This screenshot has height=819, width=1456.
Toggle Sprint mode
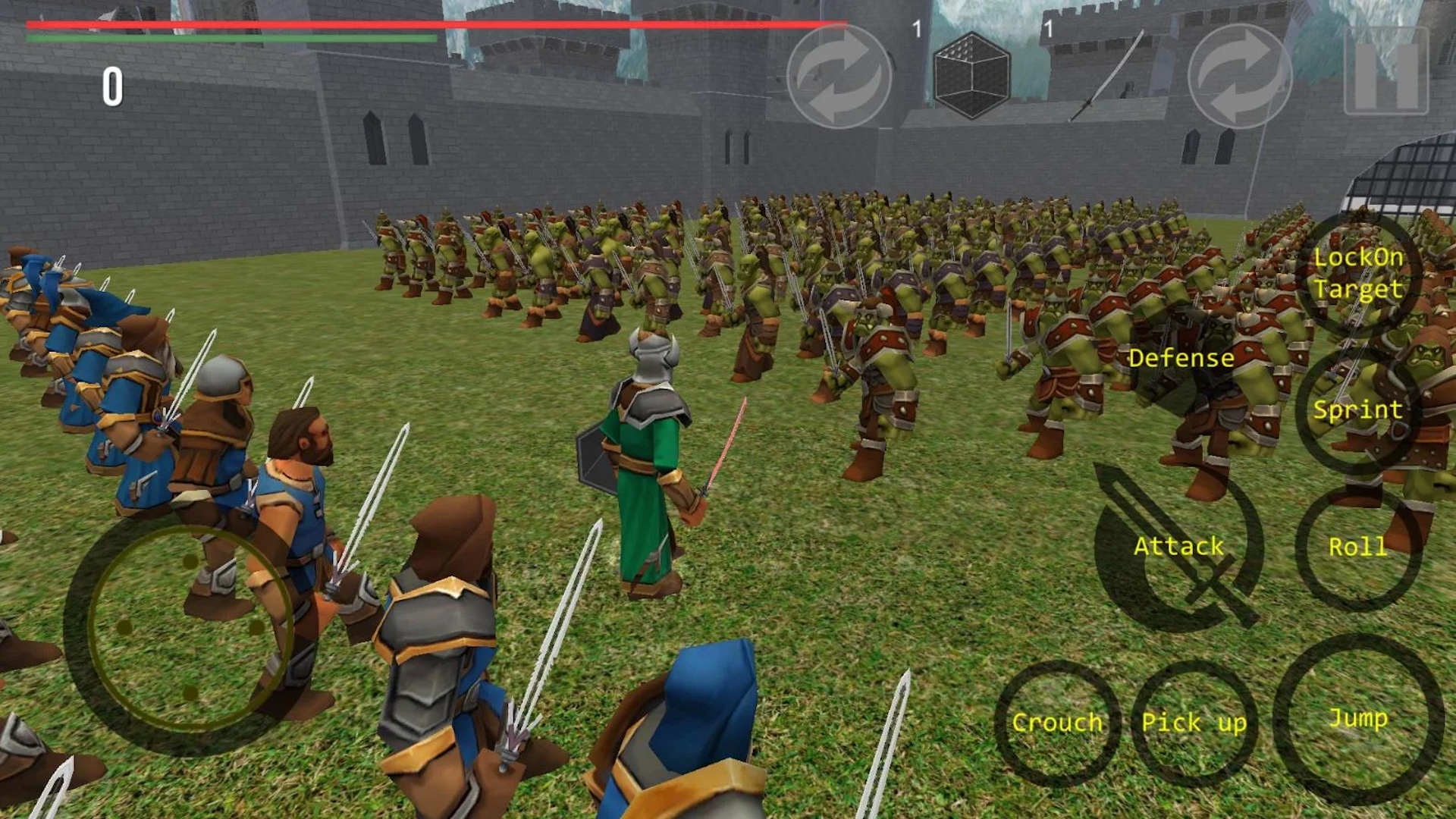point(1357,410)
